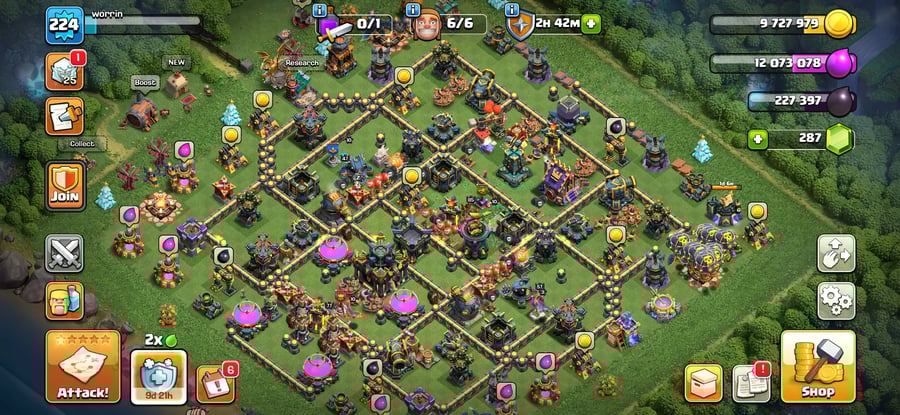Image resolution: width=900 pixels, height=415 pixels.
Task: Show info for the builders counter
Action: coord(415,10)
